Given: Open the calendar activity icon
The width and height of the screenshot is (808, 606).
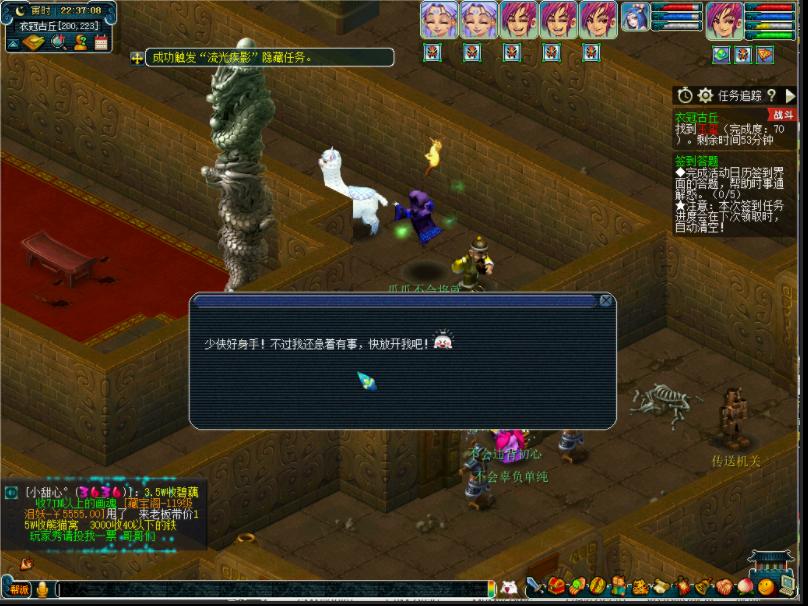Looking at the screenshot, I should pyautogui.click(x=101, y=42).
